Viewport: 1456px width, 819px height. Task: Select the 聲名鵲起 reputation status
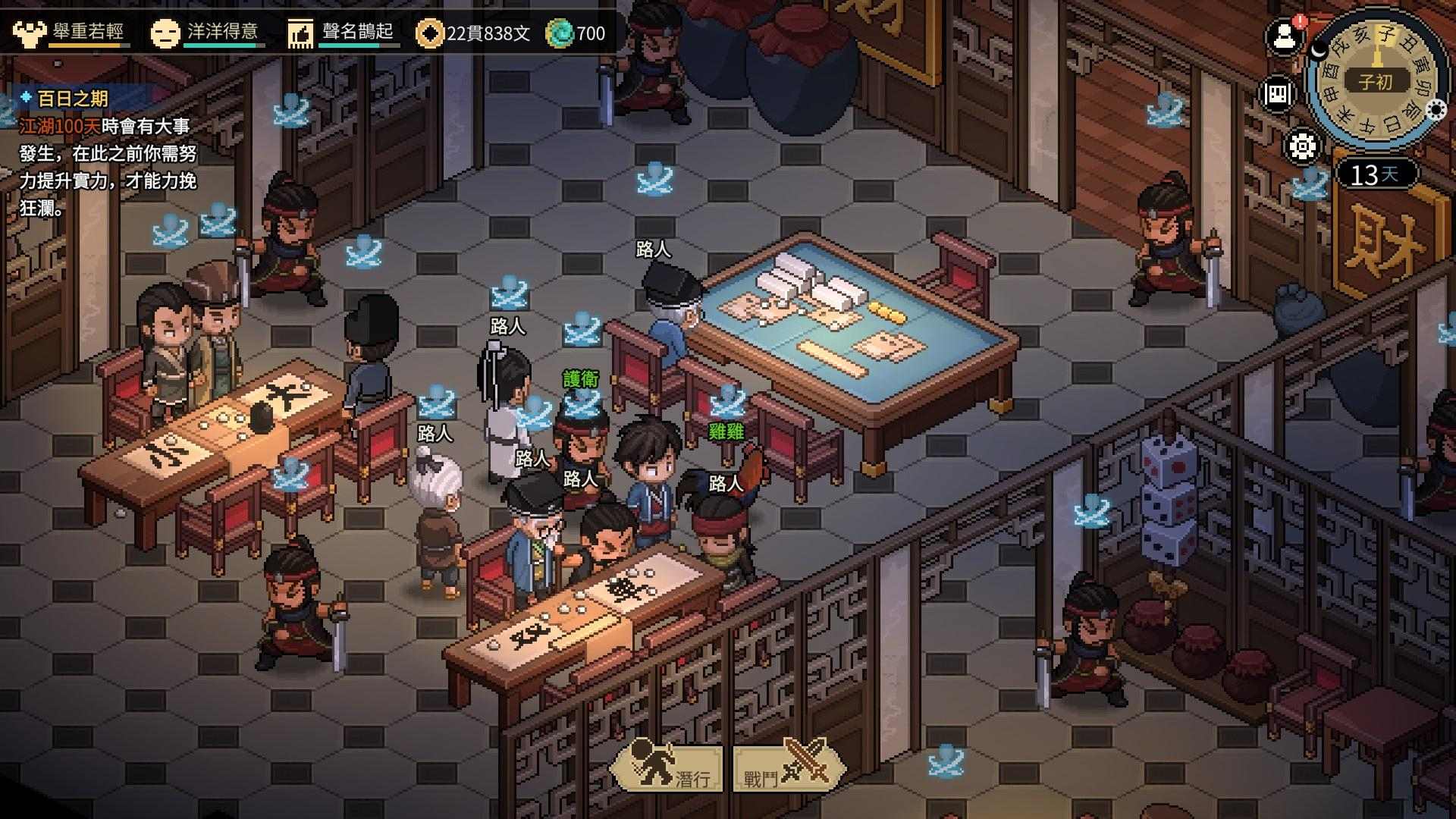pos(341,33)
